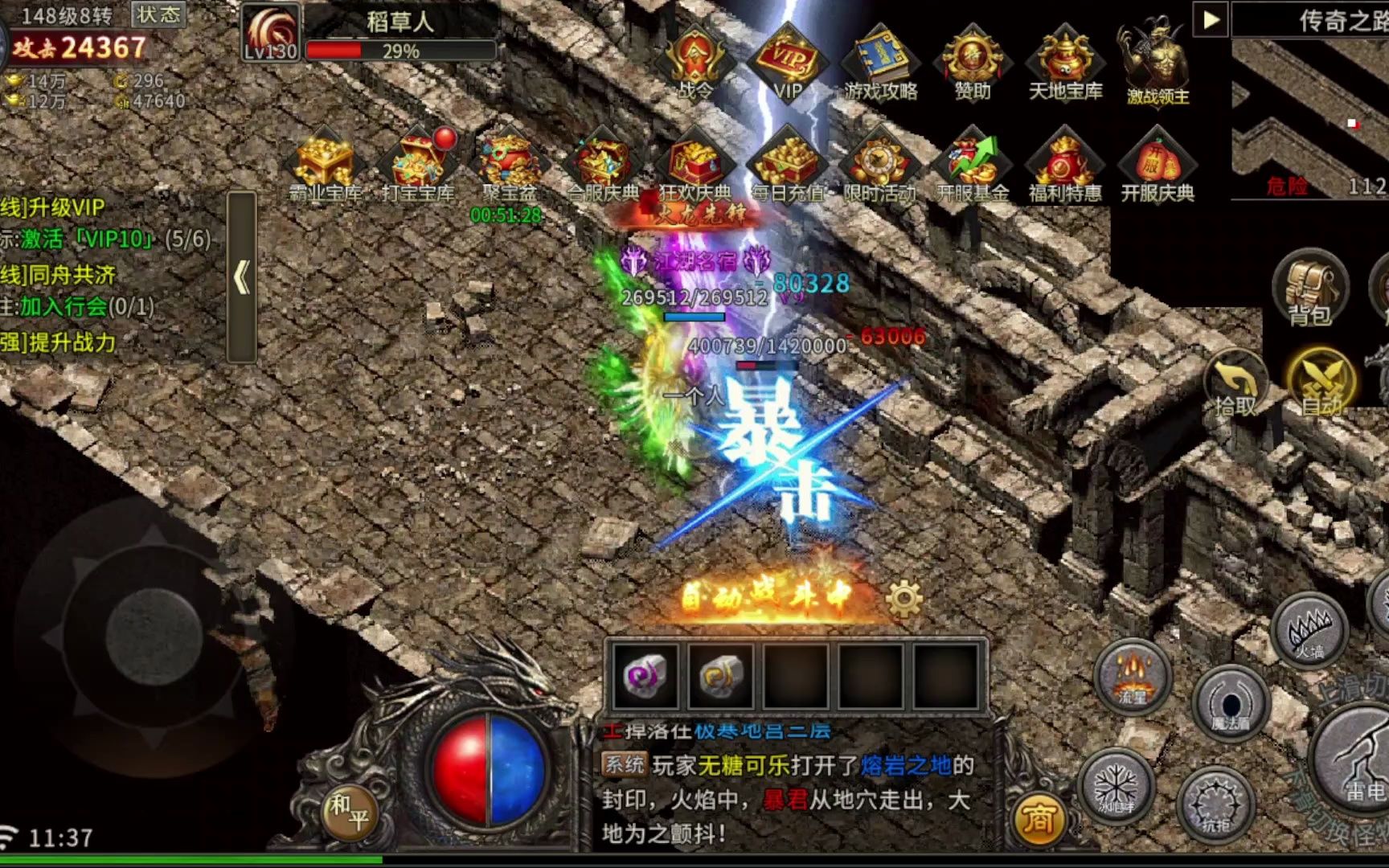Open auto-battle settings via the gear icon
Viewport: 1389px width, 868px height.
point(903,599)
